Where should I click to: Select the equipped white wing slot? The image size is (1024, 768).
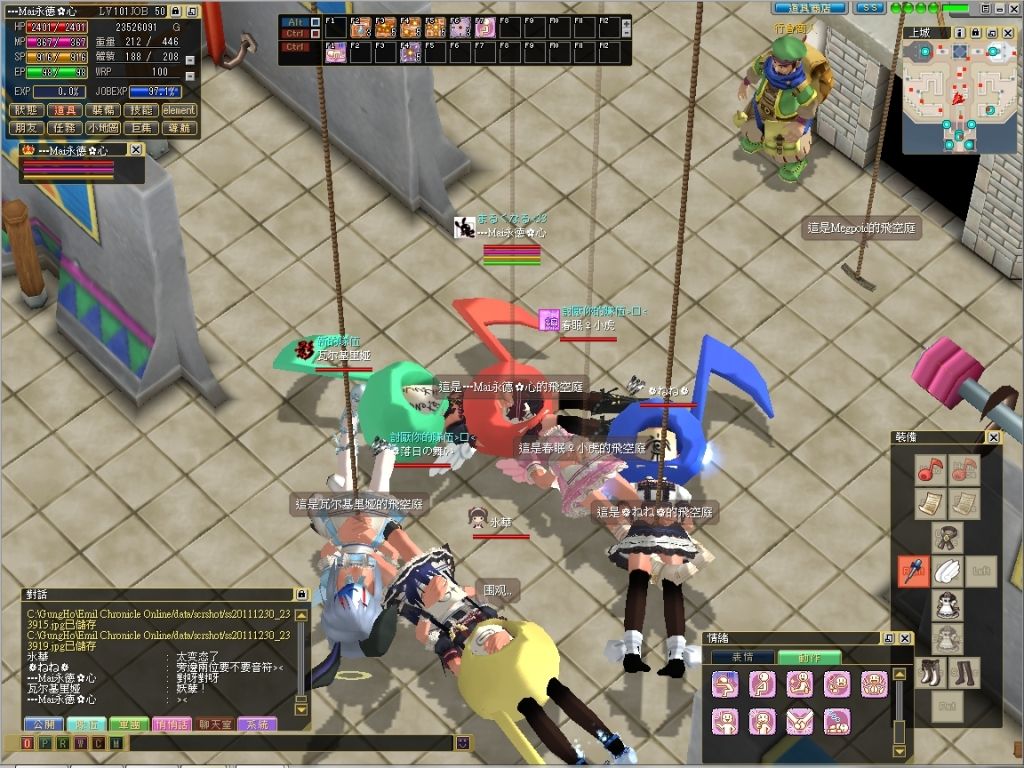(x=947, y=571)
